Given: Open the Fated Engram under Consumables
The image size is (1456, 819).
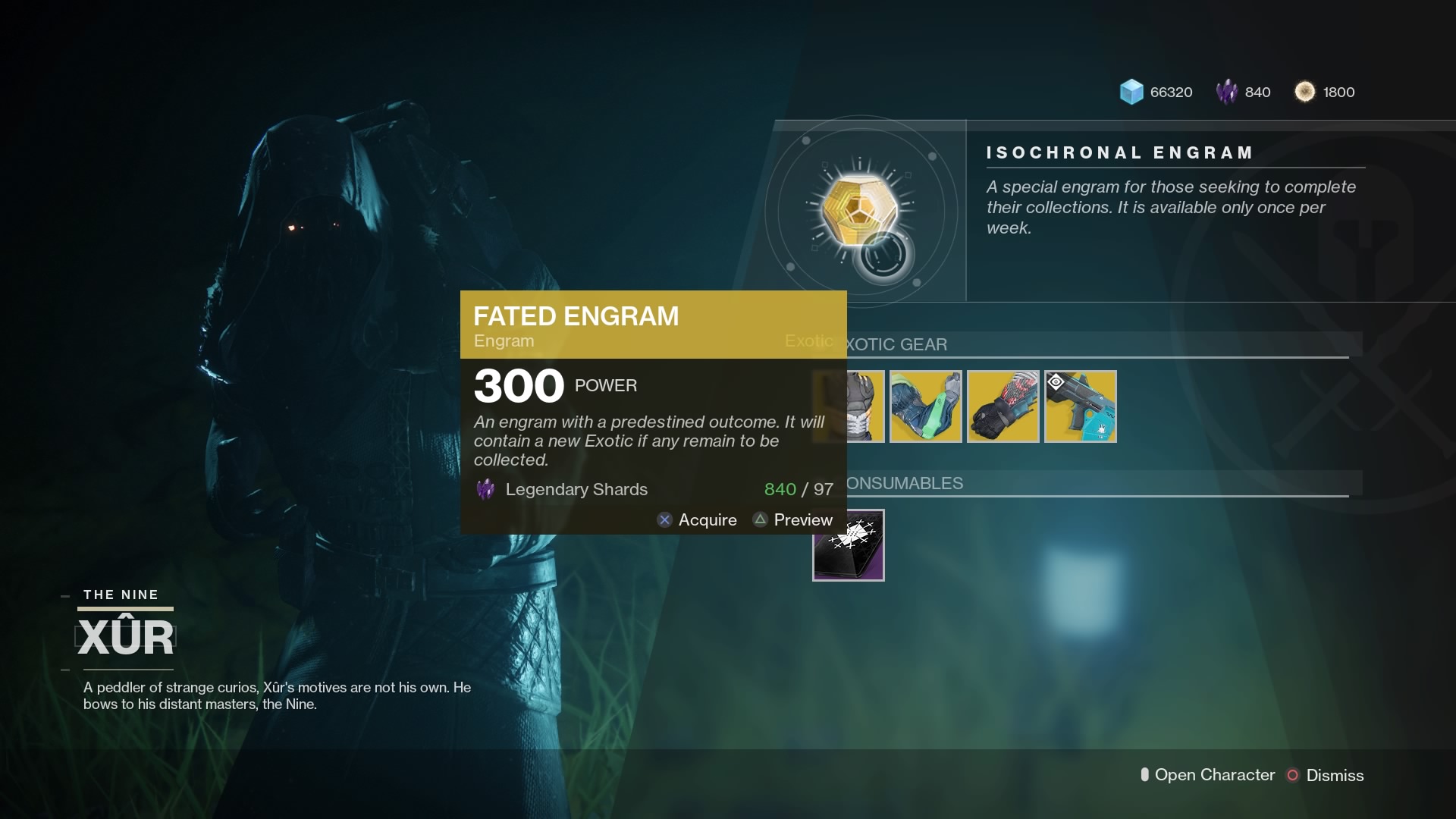Looking at the screenshot, I should pyautogui.click(x=849, y=544).
